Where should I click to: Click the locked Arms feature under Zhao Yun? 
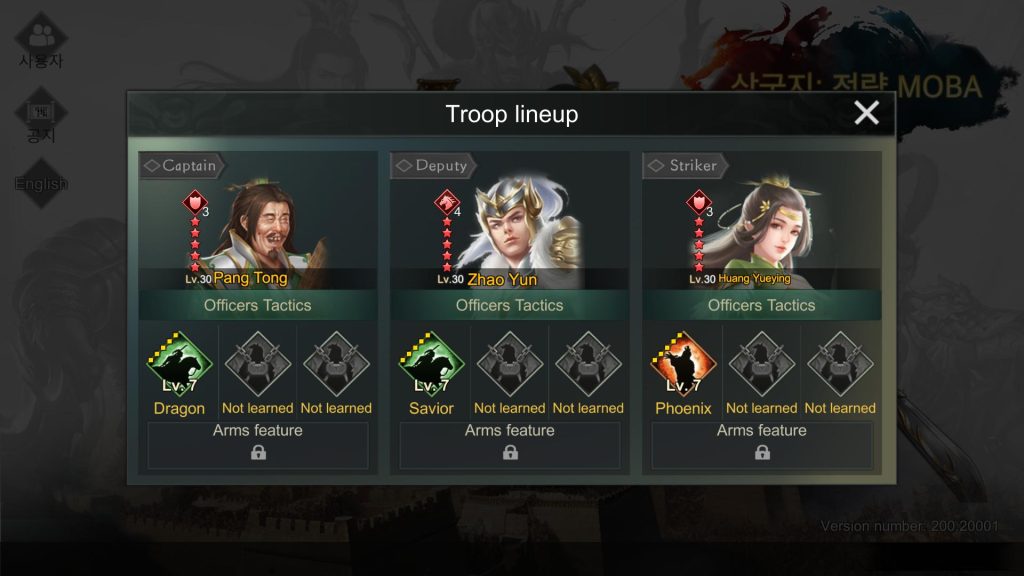[x=510, y=445]
